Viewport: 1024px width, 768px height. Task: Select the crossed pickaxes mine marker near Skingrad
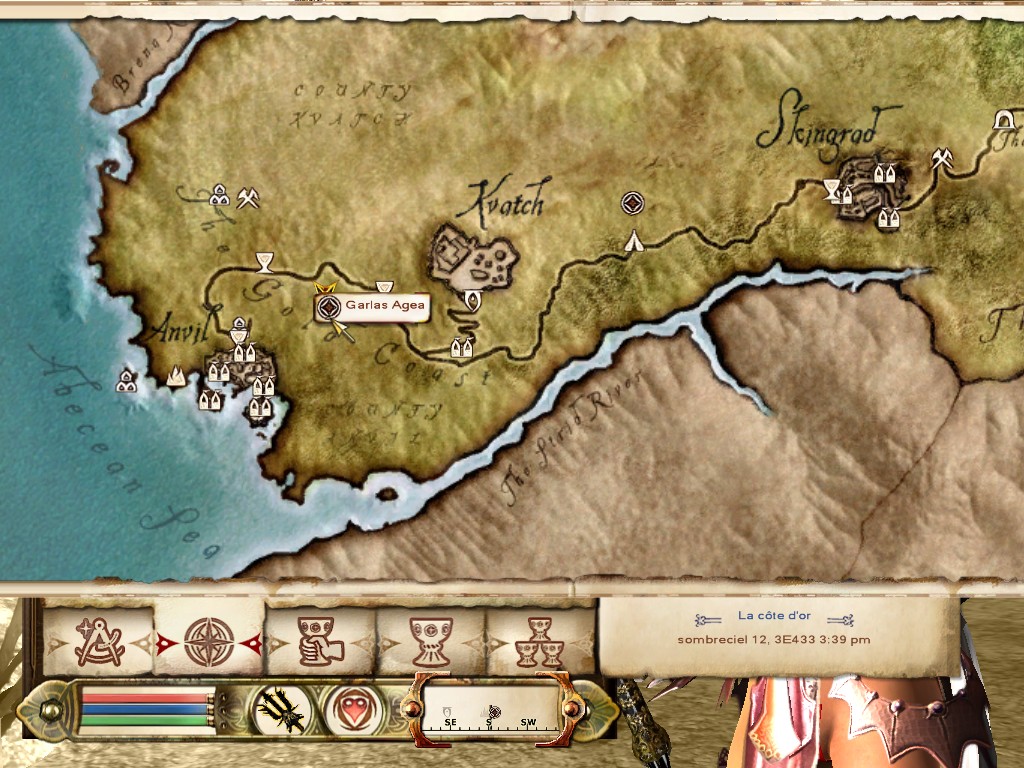point(941,157)
